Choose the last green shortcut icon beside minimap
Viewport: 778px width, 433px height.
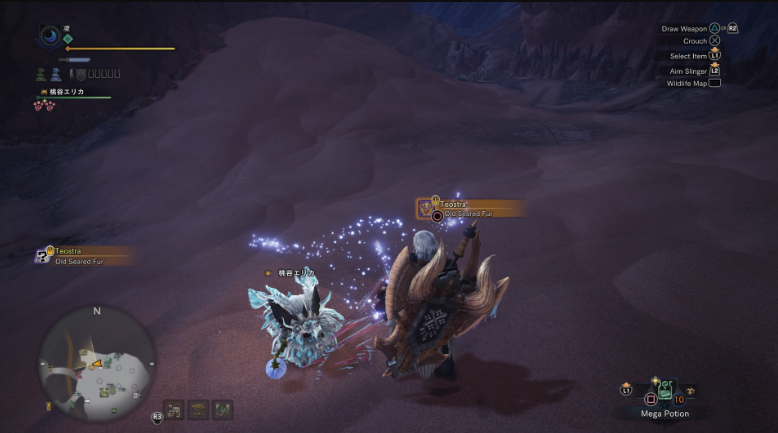pos(222,409)
